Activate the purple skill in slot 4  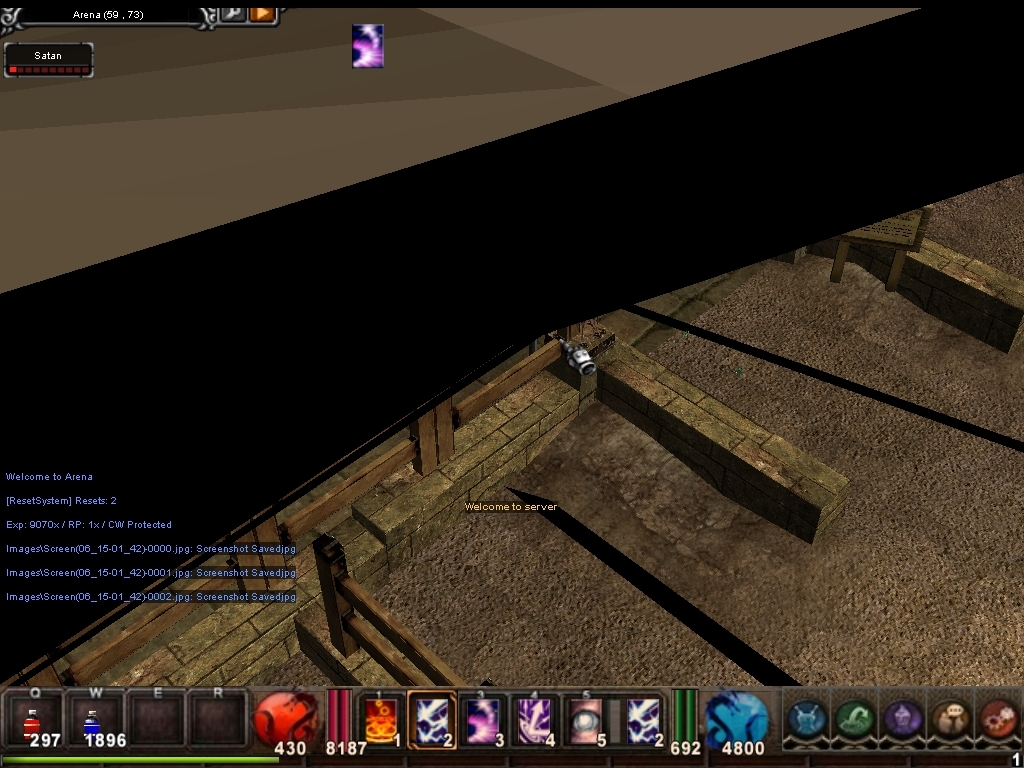click(x=536, y=720)
